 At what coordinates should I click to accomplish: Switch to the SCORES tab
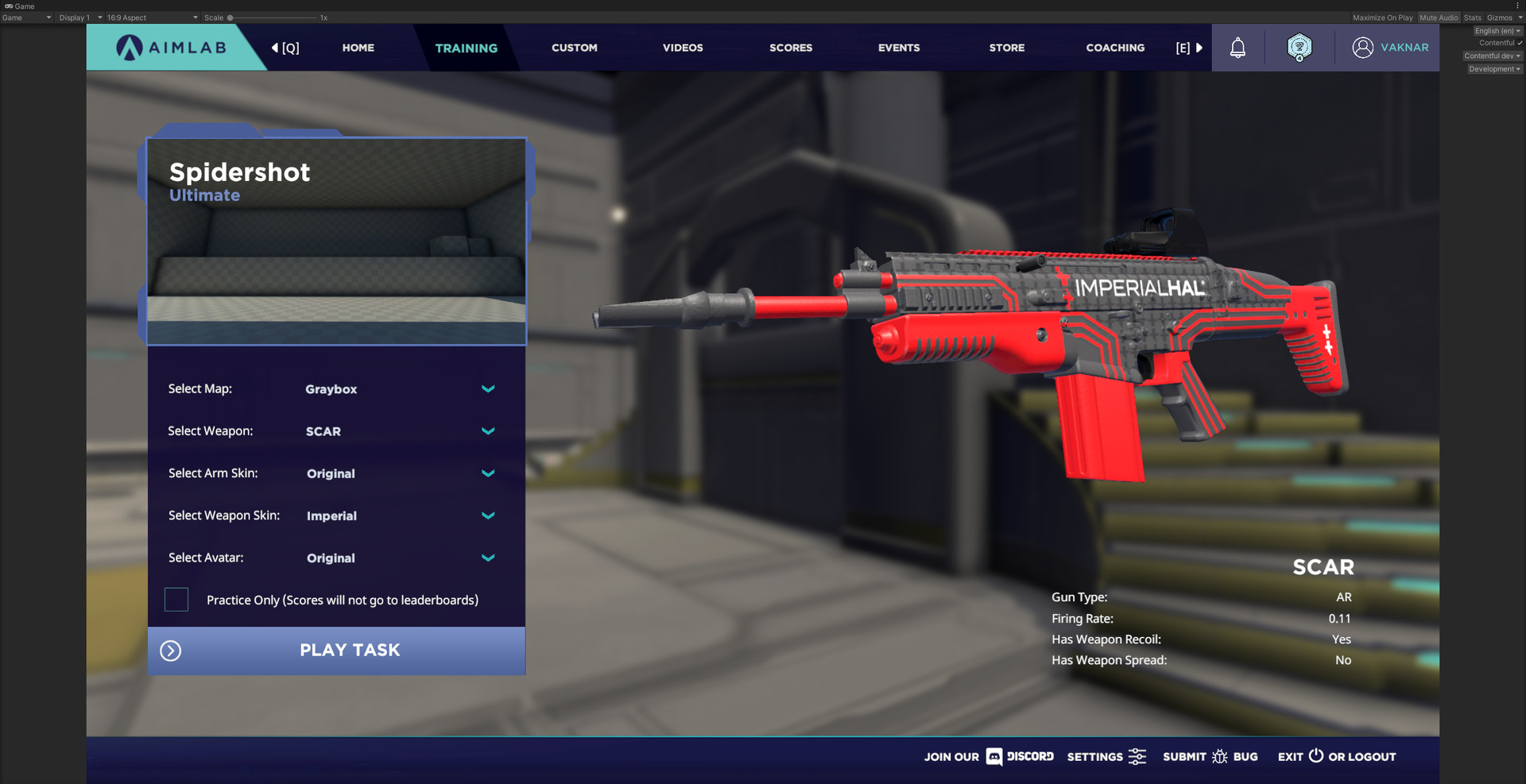(790, 48)
